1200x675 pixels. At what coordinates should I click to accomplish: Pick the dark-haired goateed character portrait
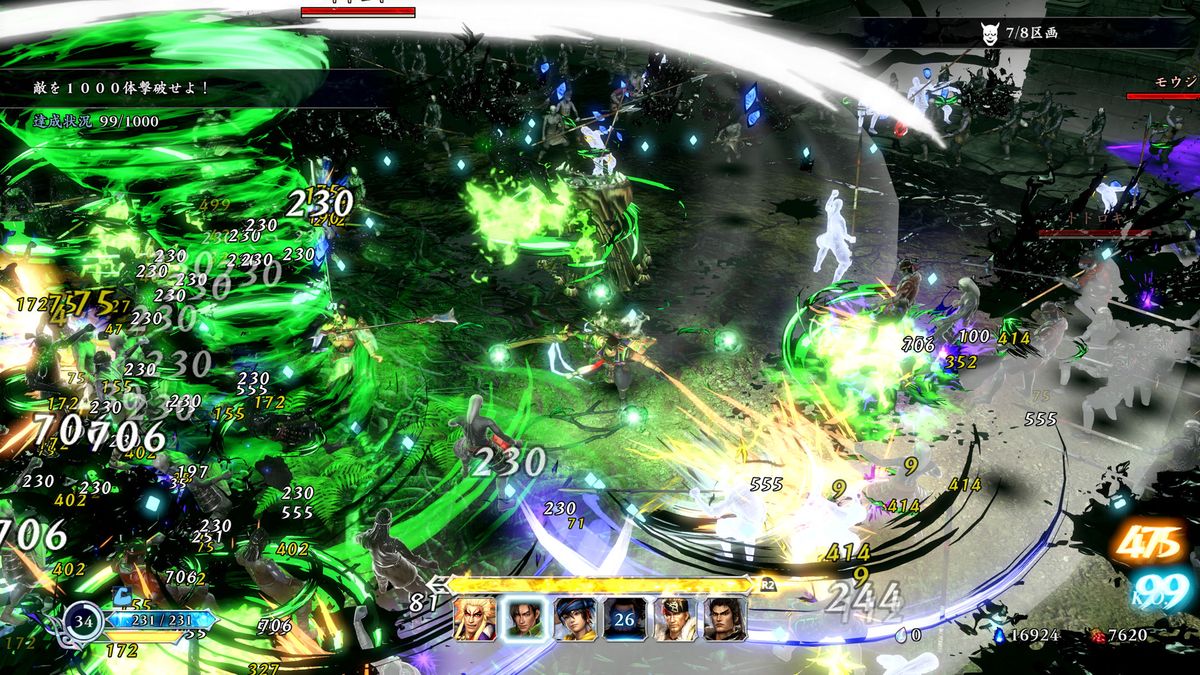(725, 619)
